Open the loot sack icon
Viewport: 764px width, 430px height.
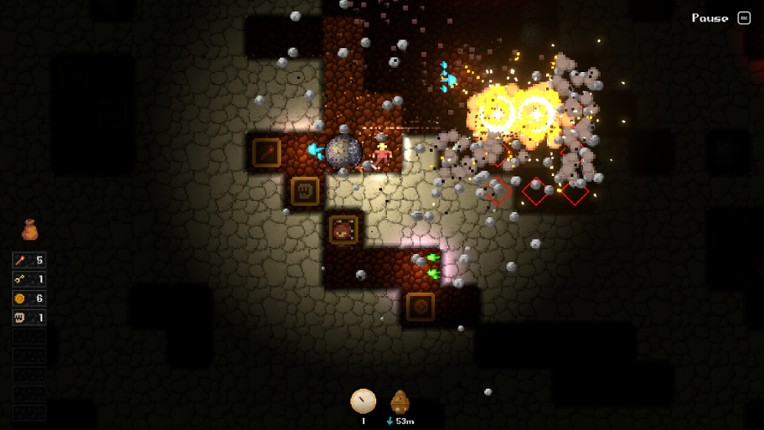tap(30, 230)
